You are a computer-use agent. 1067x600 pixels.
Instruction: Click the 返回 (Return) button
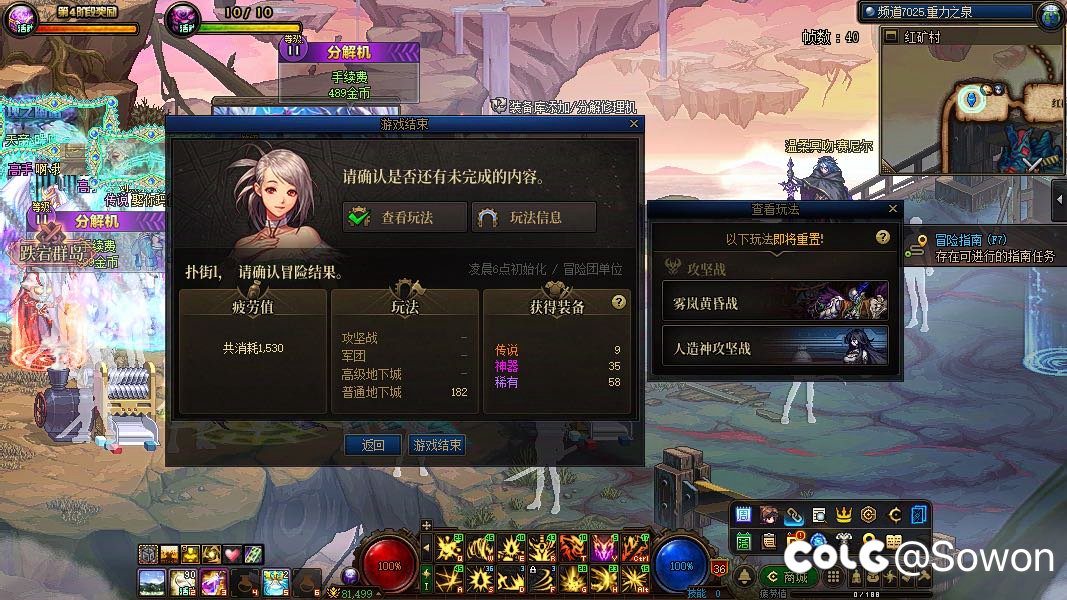tap(373, 445)
